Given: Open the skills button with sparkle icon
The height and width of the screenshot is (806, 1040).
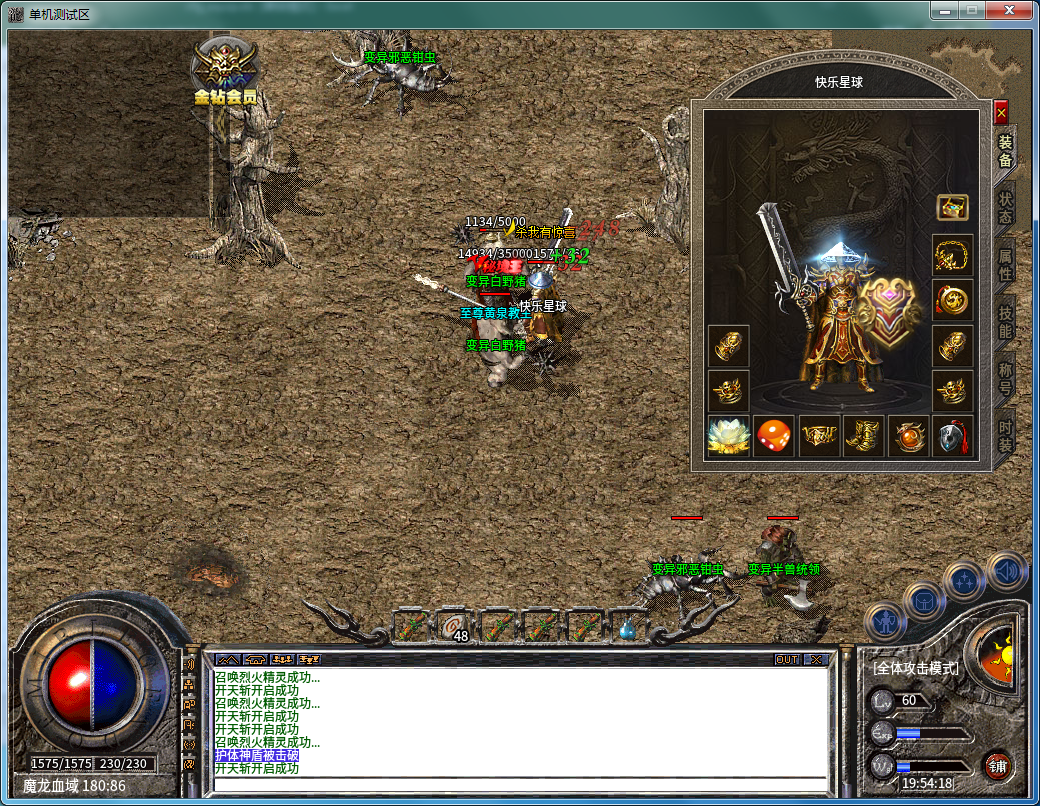Looking at the screenshot, I should [965, 582].
